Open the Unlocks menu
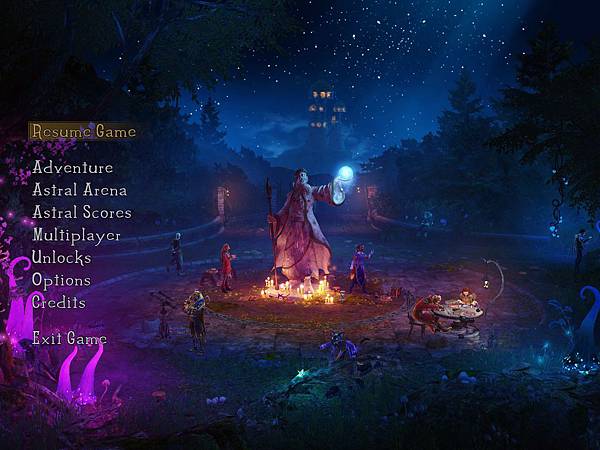This screenshot has height=450, width=600. coord(61,258)
